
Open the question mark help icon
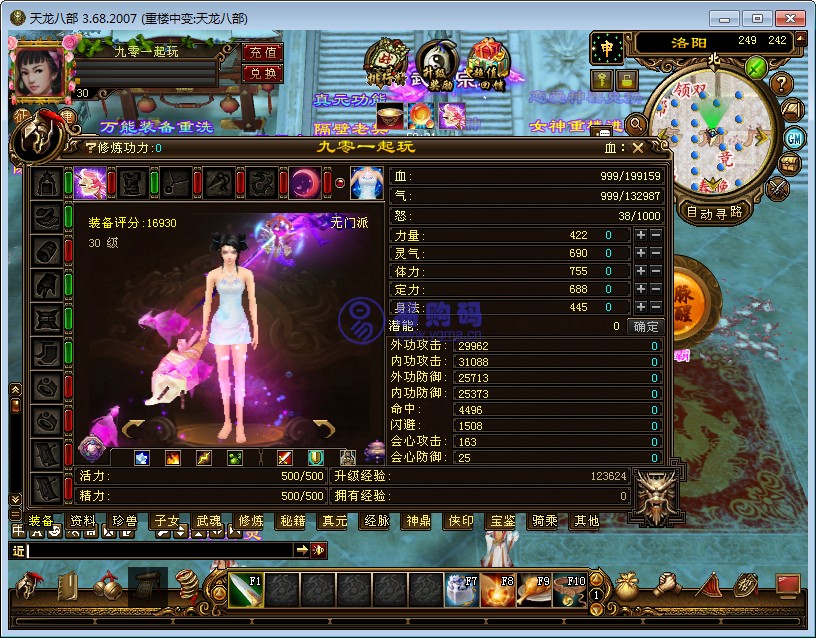coord(783,84)
